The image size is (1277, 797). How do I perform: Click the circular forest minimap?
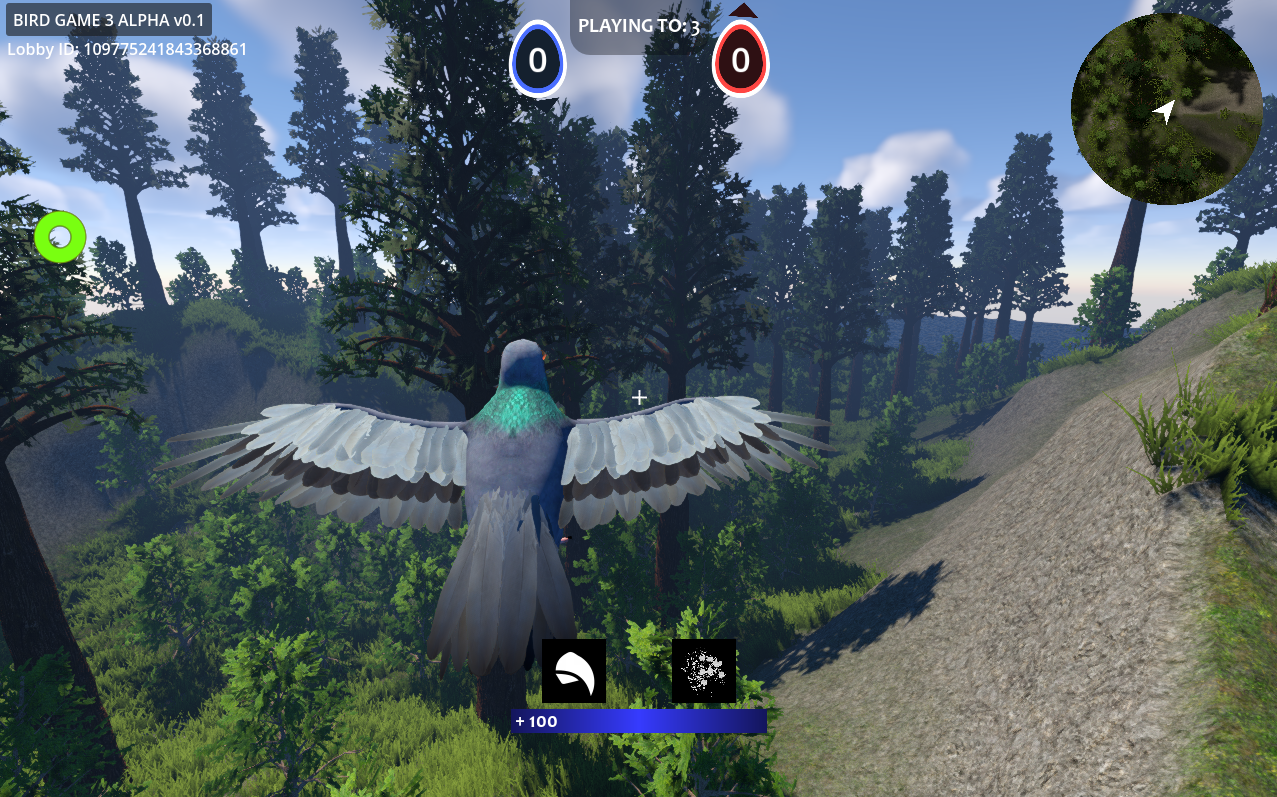click(x=1165, y=109)
